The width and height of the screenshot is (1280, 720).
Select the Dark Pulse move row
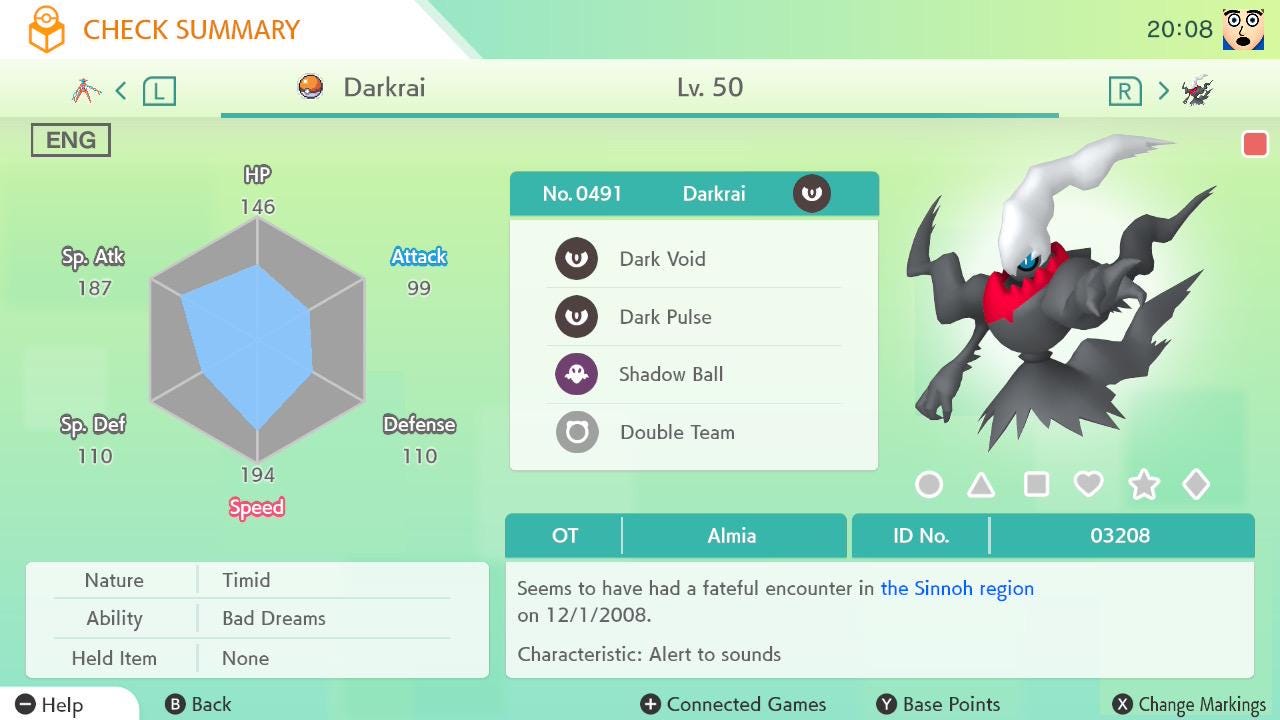pyautogui.click(x=693, y=317)
